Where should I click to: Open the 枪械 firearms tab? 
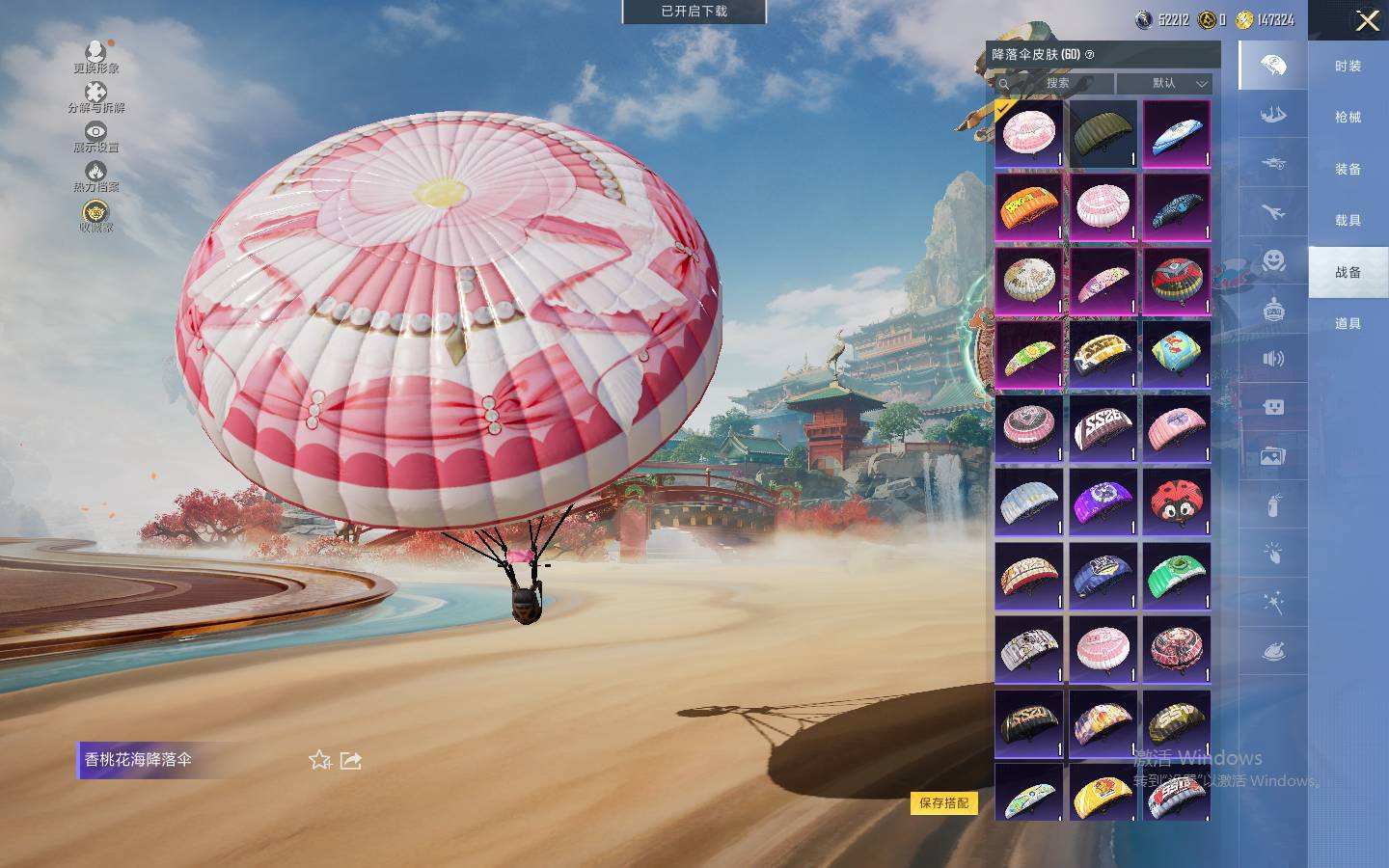click(1348, 118)
